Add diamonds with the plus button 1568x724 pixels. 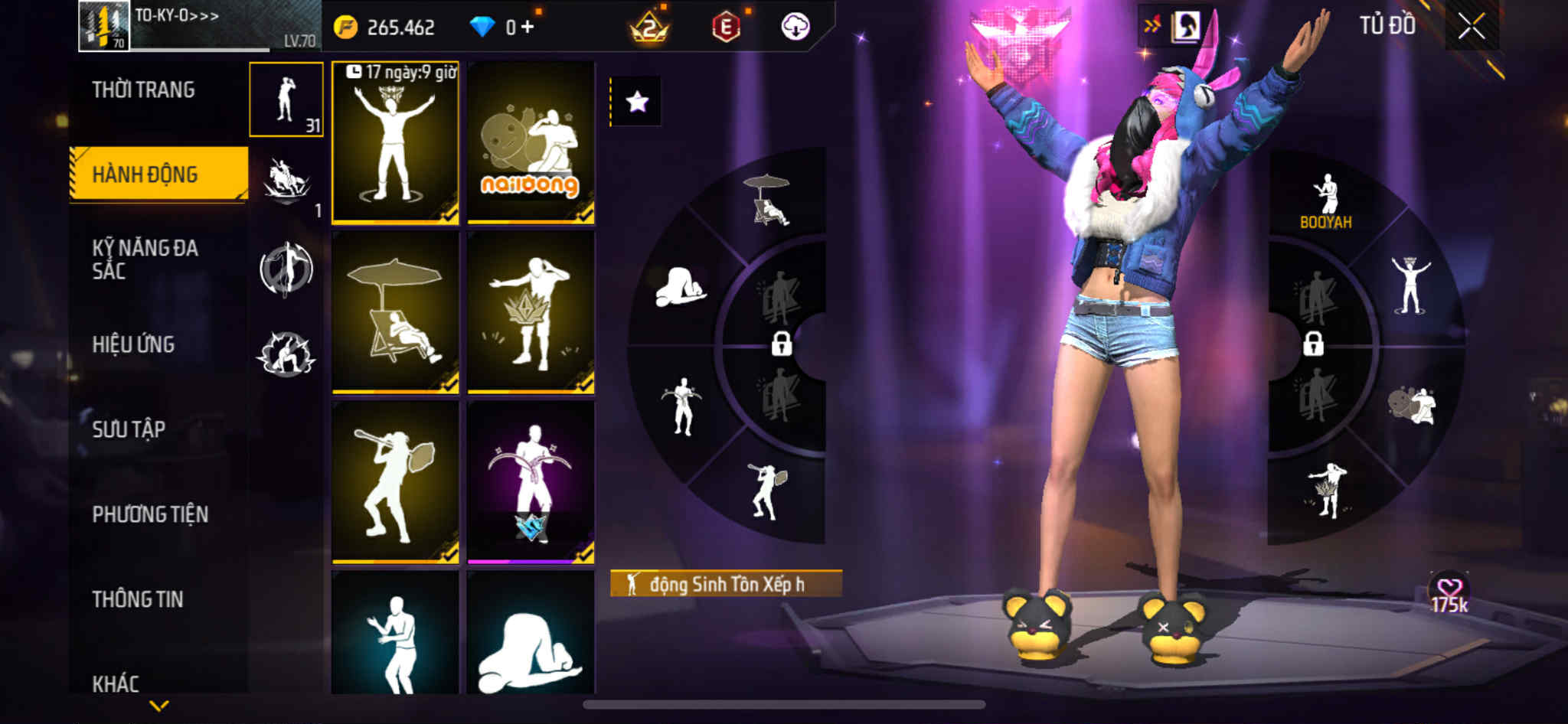[528, 27]
